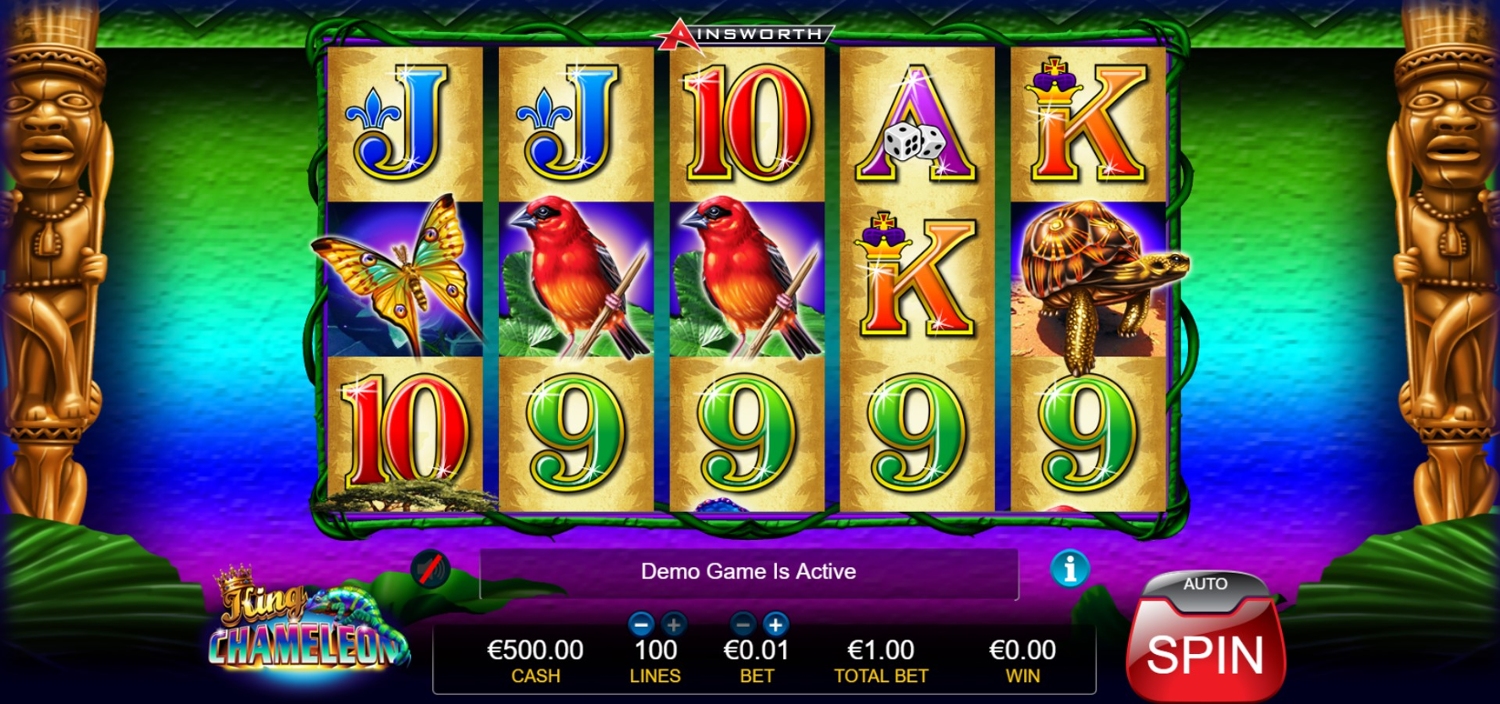This screenshot has width=1500, height=704.
Task: Increase the BET with the plus button
Action: pyautogui.click(x=775, y=624)
